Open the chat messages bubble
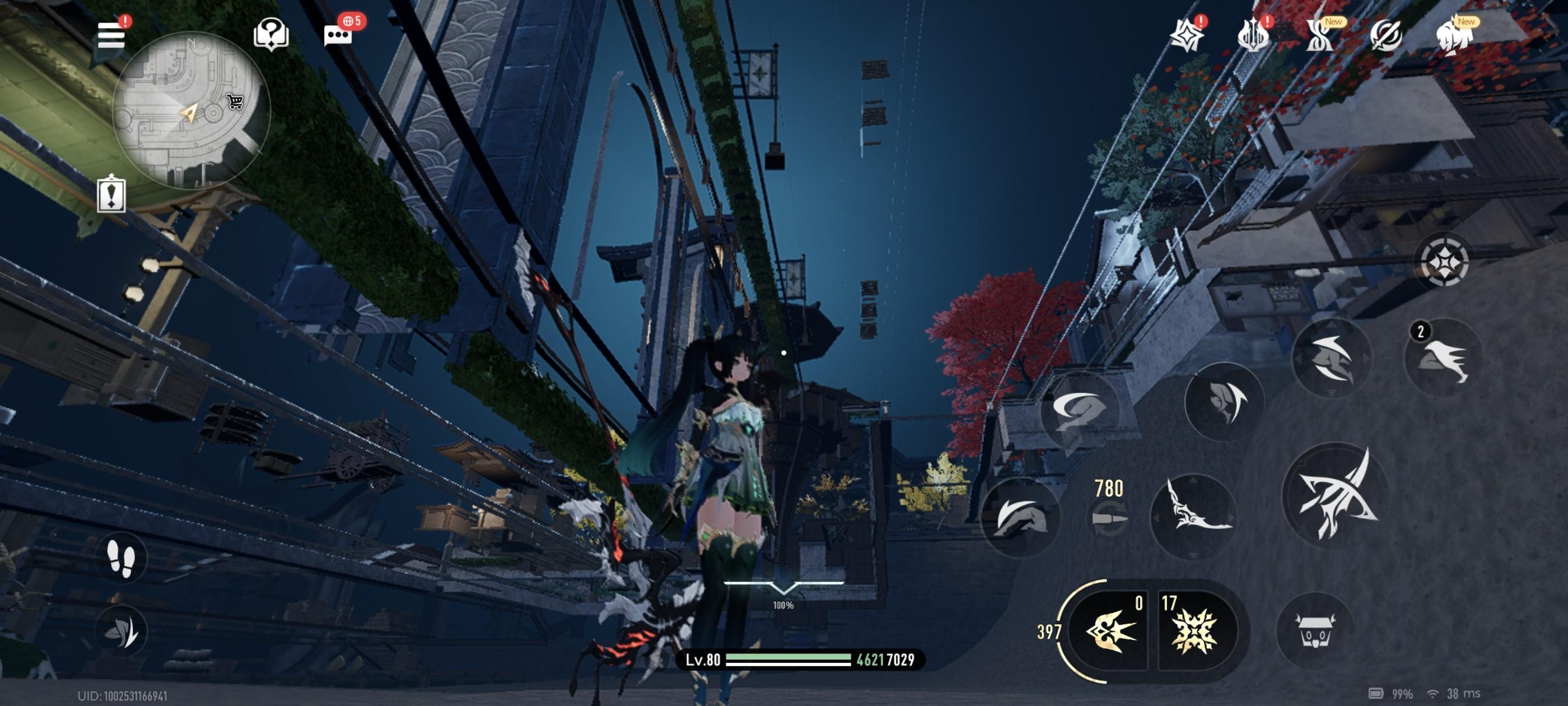Screen dimensions: 1568x706 click(338, 35)
